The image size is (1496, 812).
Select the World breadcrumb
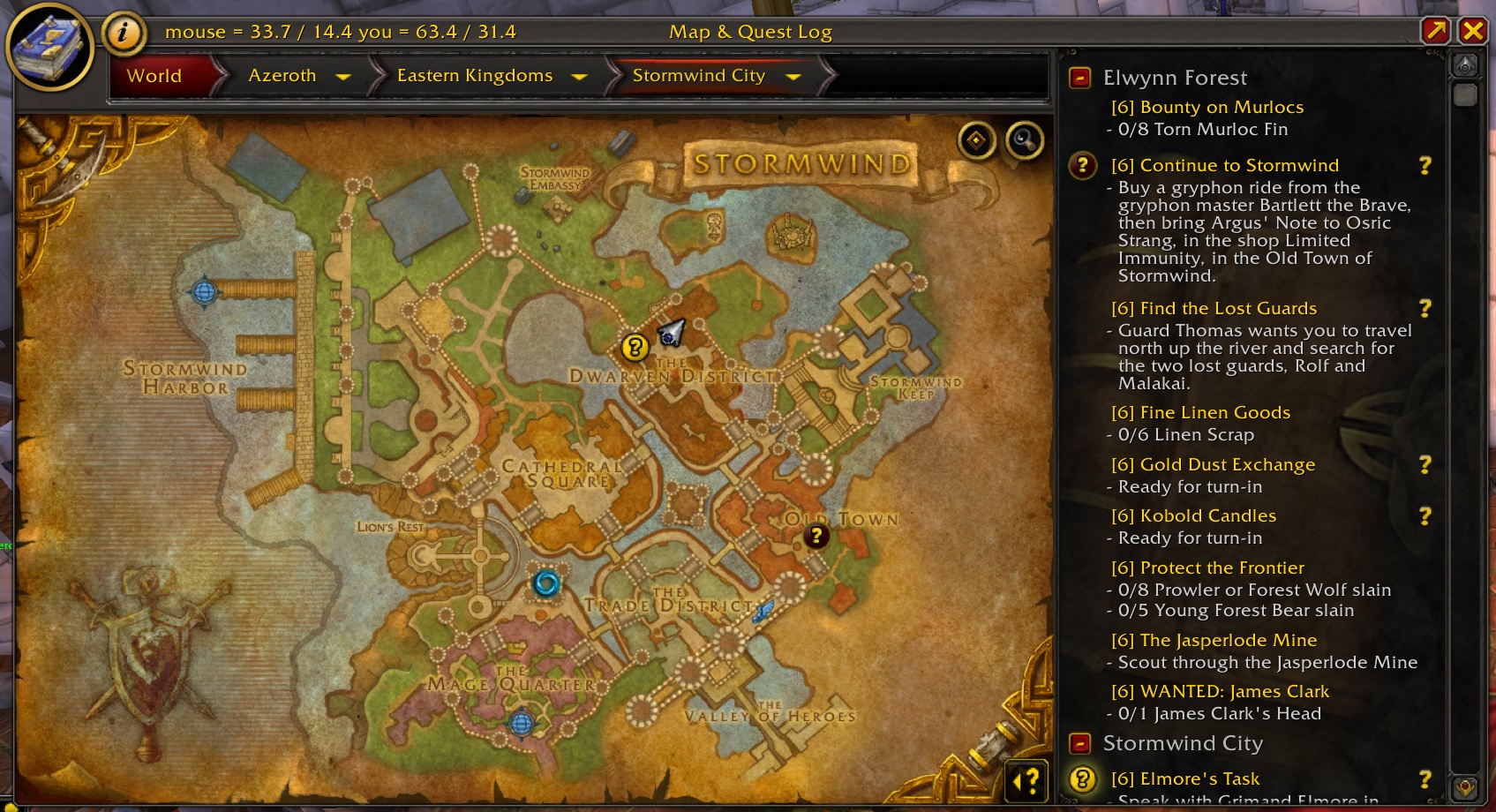click(x=154, y=76)
